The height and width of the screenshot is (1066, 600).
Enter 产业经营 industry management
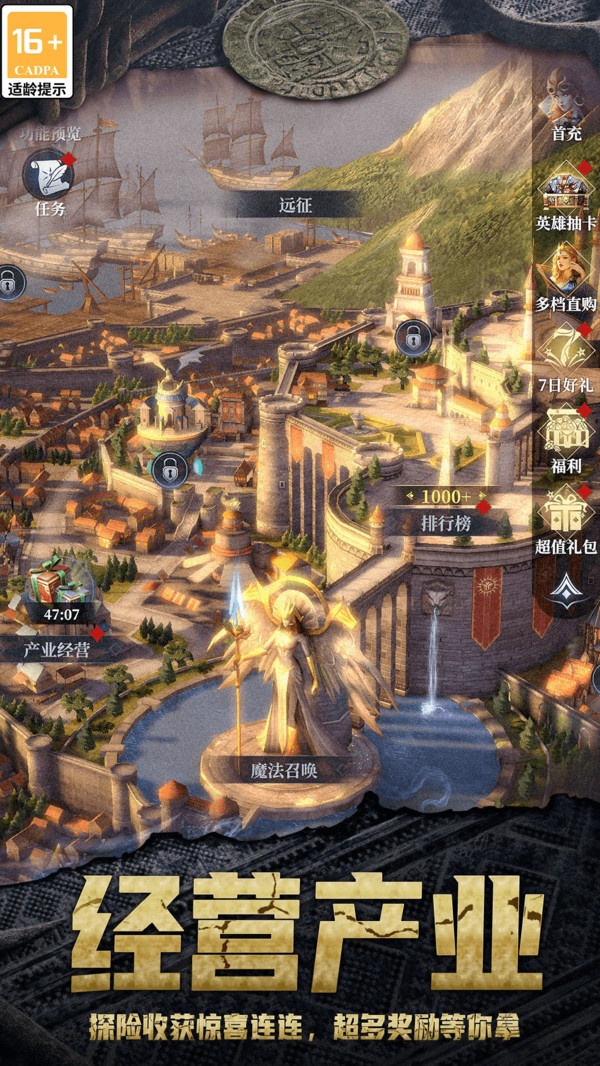[57, 649]
